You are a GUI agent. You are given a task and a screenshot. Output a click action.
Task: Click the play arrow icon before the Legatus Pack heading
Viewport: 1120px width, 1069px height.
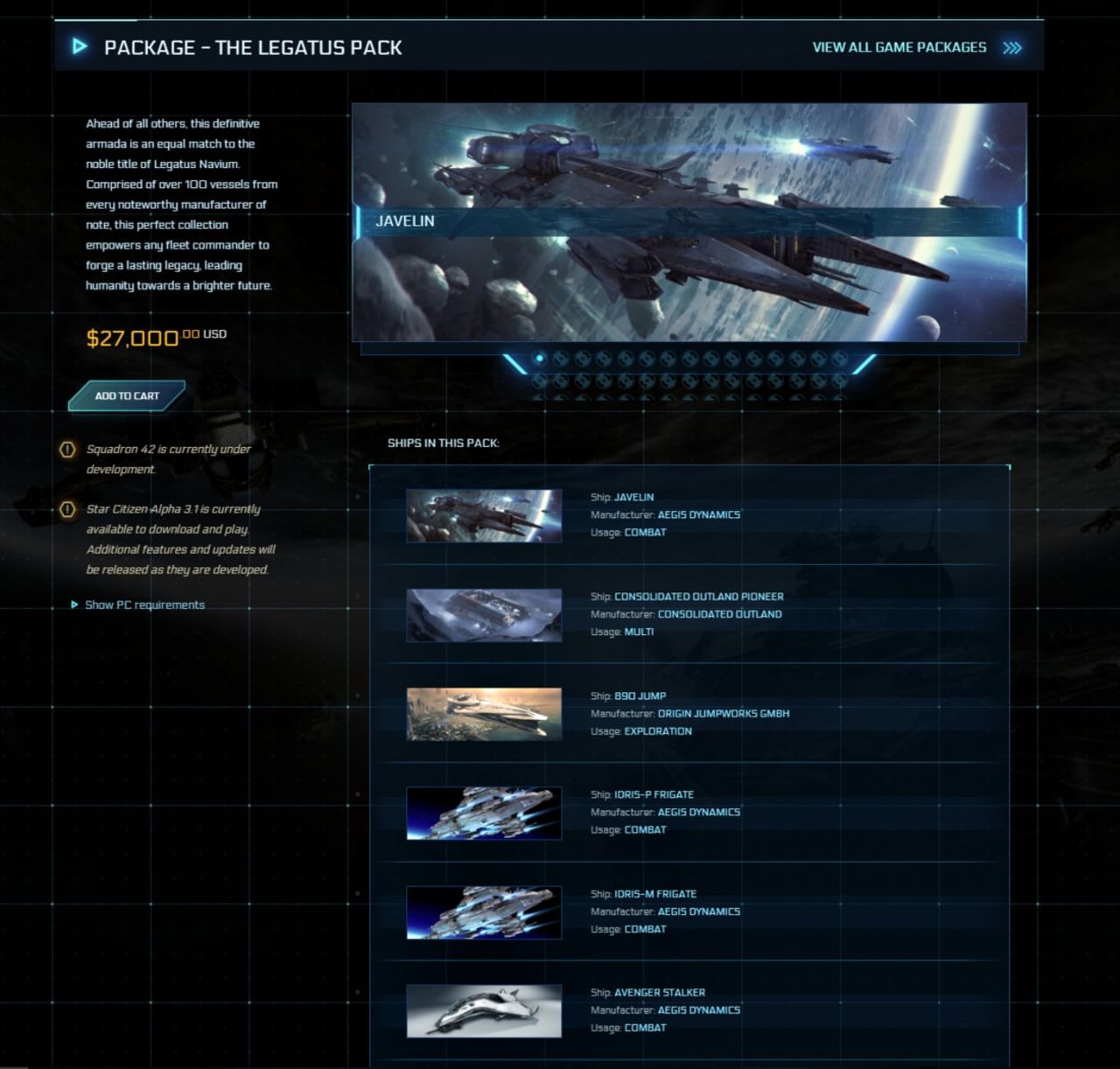point(80,47)
